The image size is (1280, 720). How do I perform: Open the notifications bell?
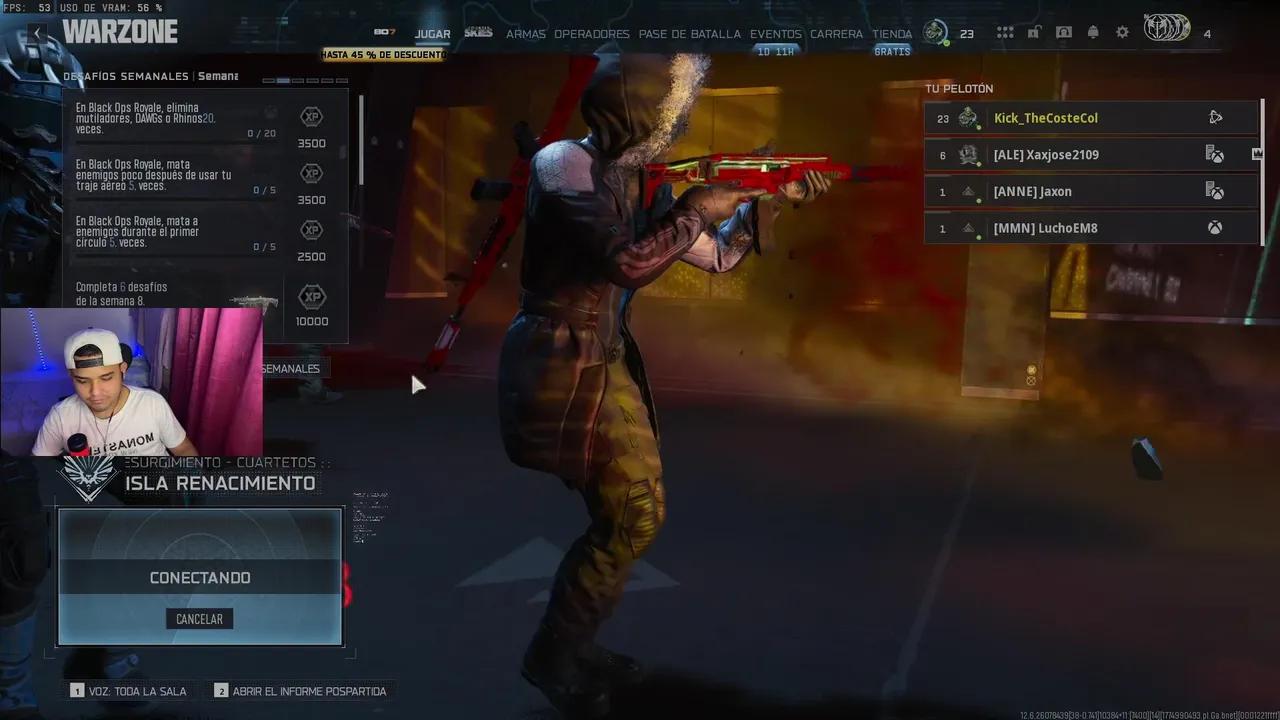coord(1092,32)
